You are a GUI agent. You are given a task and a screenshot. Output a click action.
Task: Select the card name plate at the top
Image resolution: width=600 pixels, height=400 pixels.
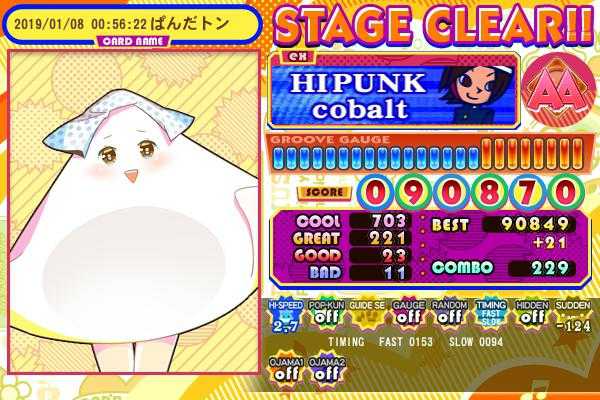pyautogui.click(x=128, y=24)
